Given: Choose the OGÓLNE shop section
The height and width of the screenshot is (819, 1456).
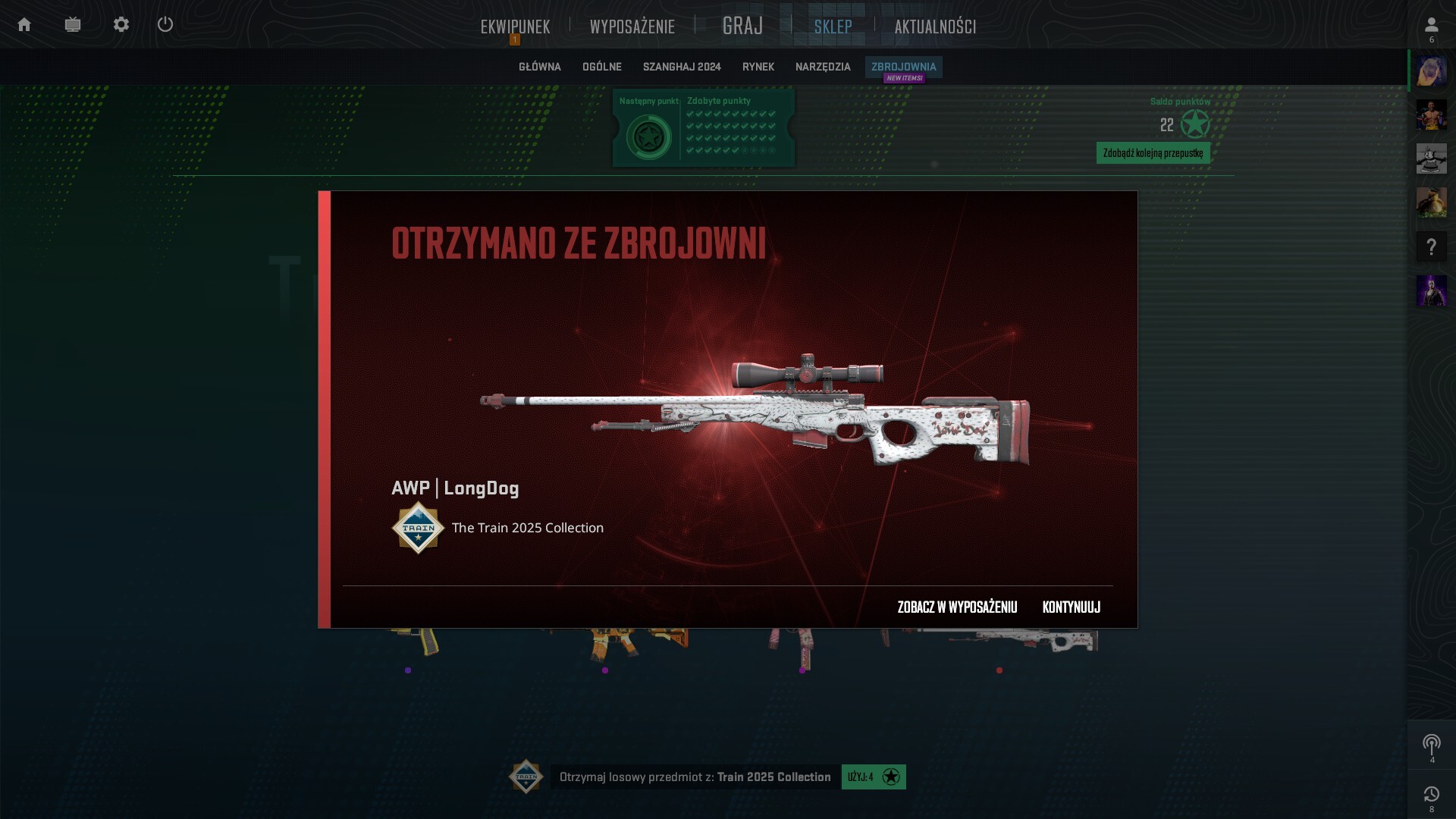Looking at the screenshot, I should point(601,67).
